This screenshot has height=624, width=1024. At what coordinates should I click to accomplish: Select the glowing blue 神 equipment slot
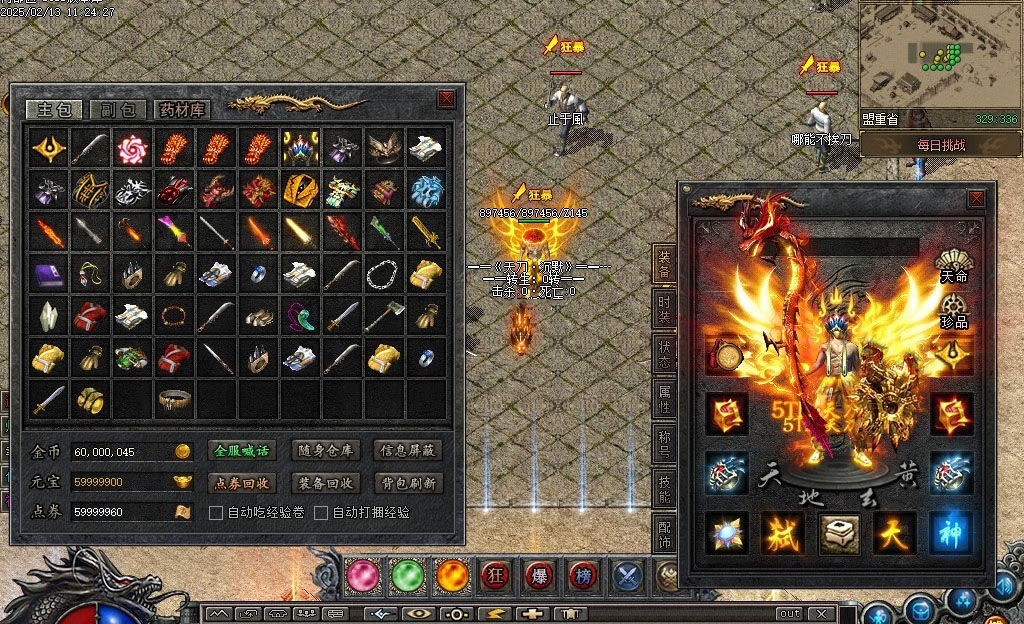tap(950, 532)
